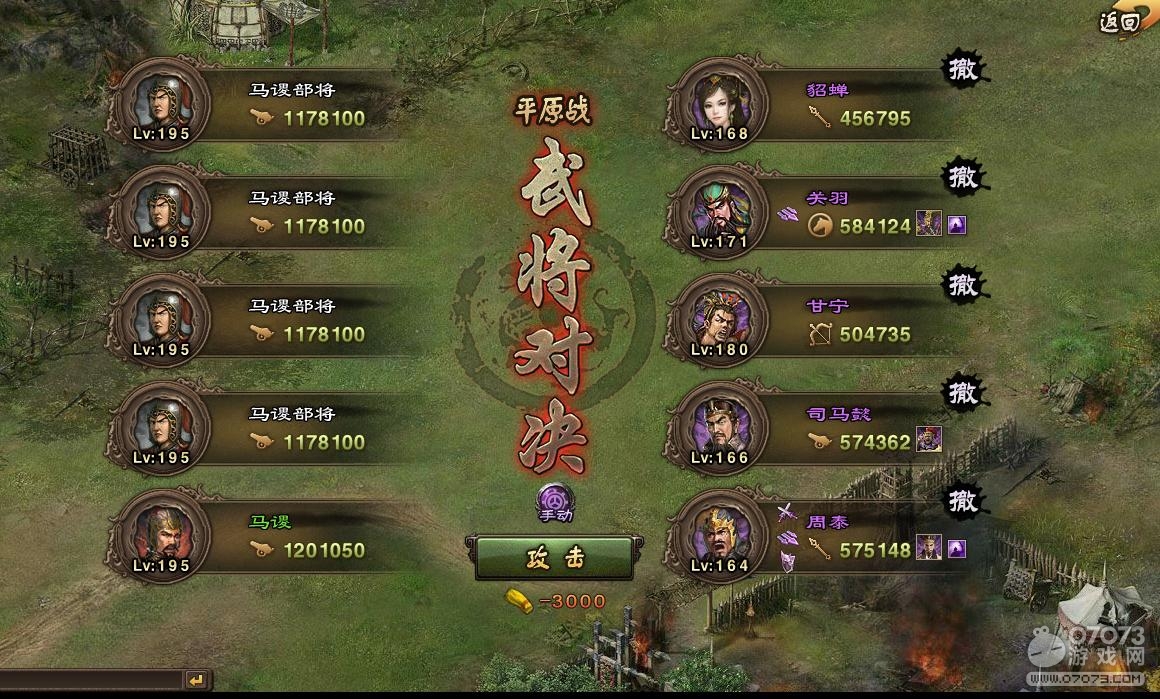Click the purple skill icon beside 周泰
The height and width of the screenshot is (699, 1160).
(957, 549)
